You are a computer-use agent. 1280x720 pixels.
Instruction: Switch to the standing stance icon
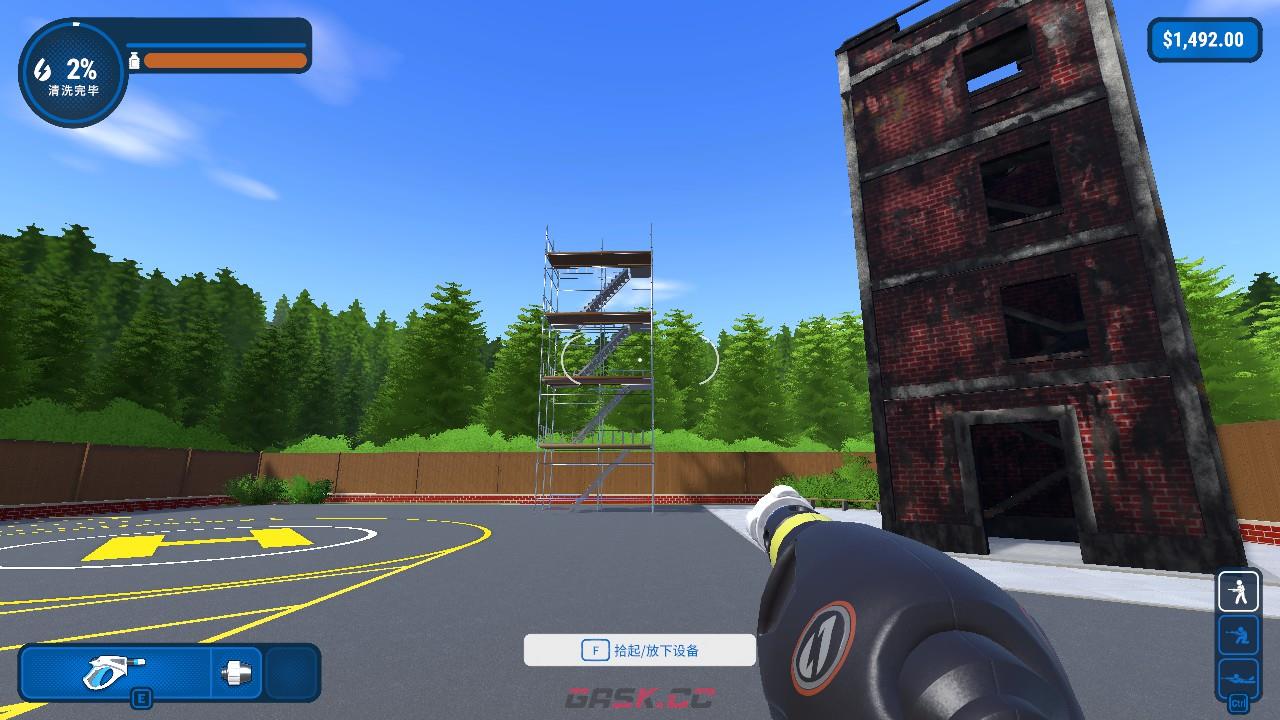click(1238, 592)
